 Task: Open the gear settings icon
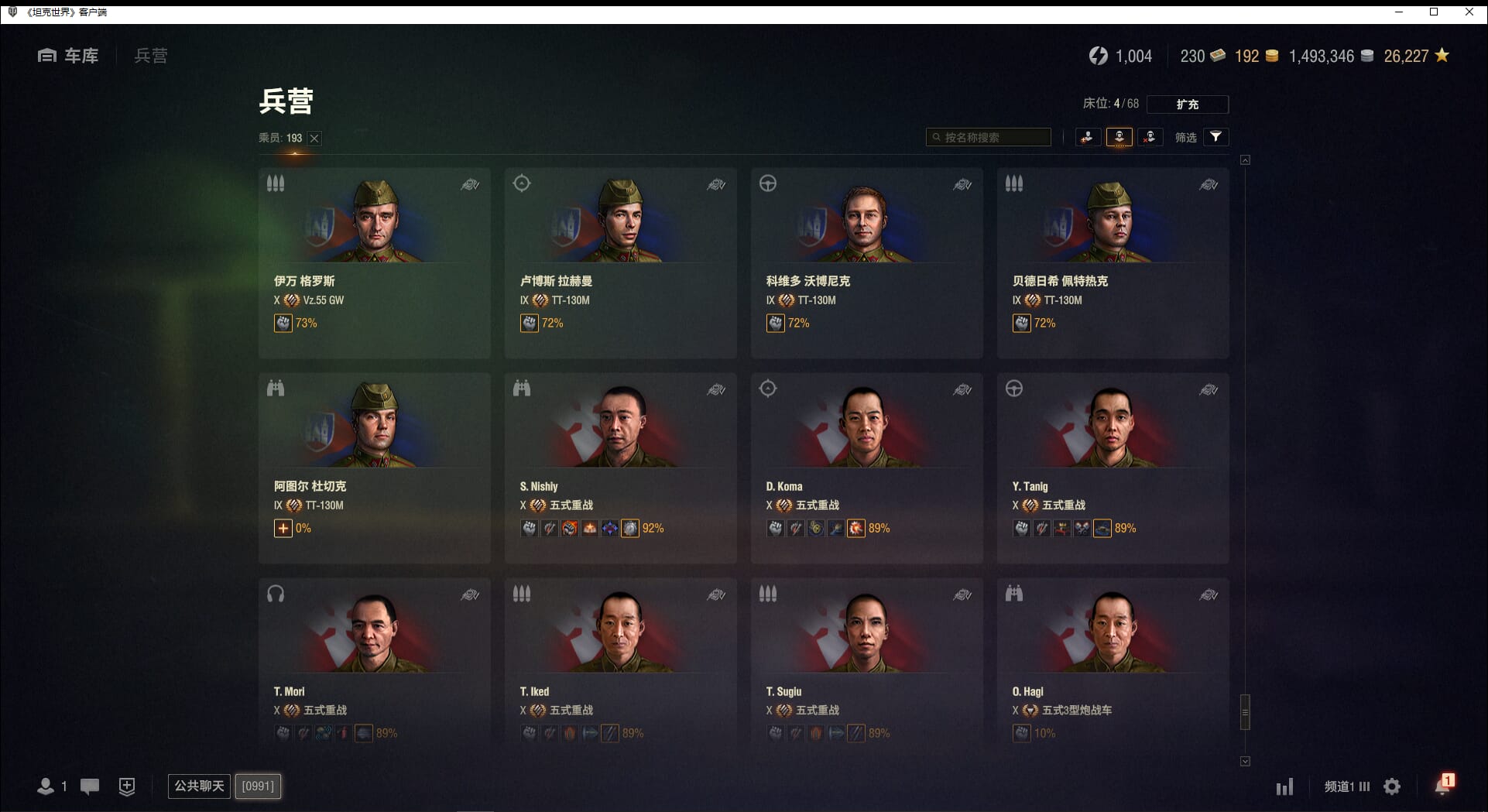[1392, 787]
